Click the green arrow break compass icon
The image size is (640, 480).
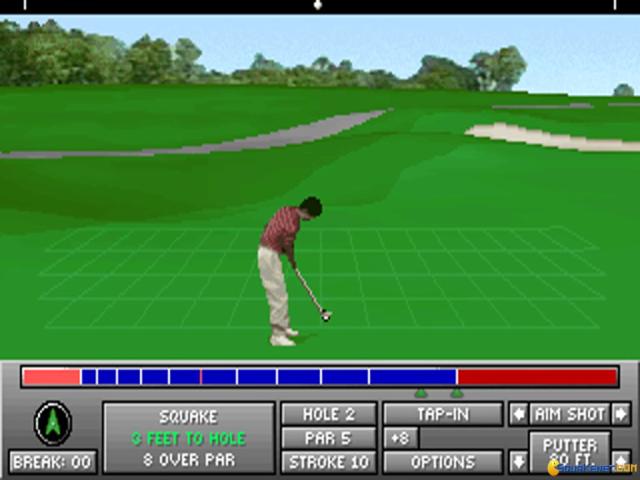pyautogui.click(x=52, y=423)
